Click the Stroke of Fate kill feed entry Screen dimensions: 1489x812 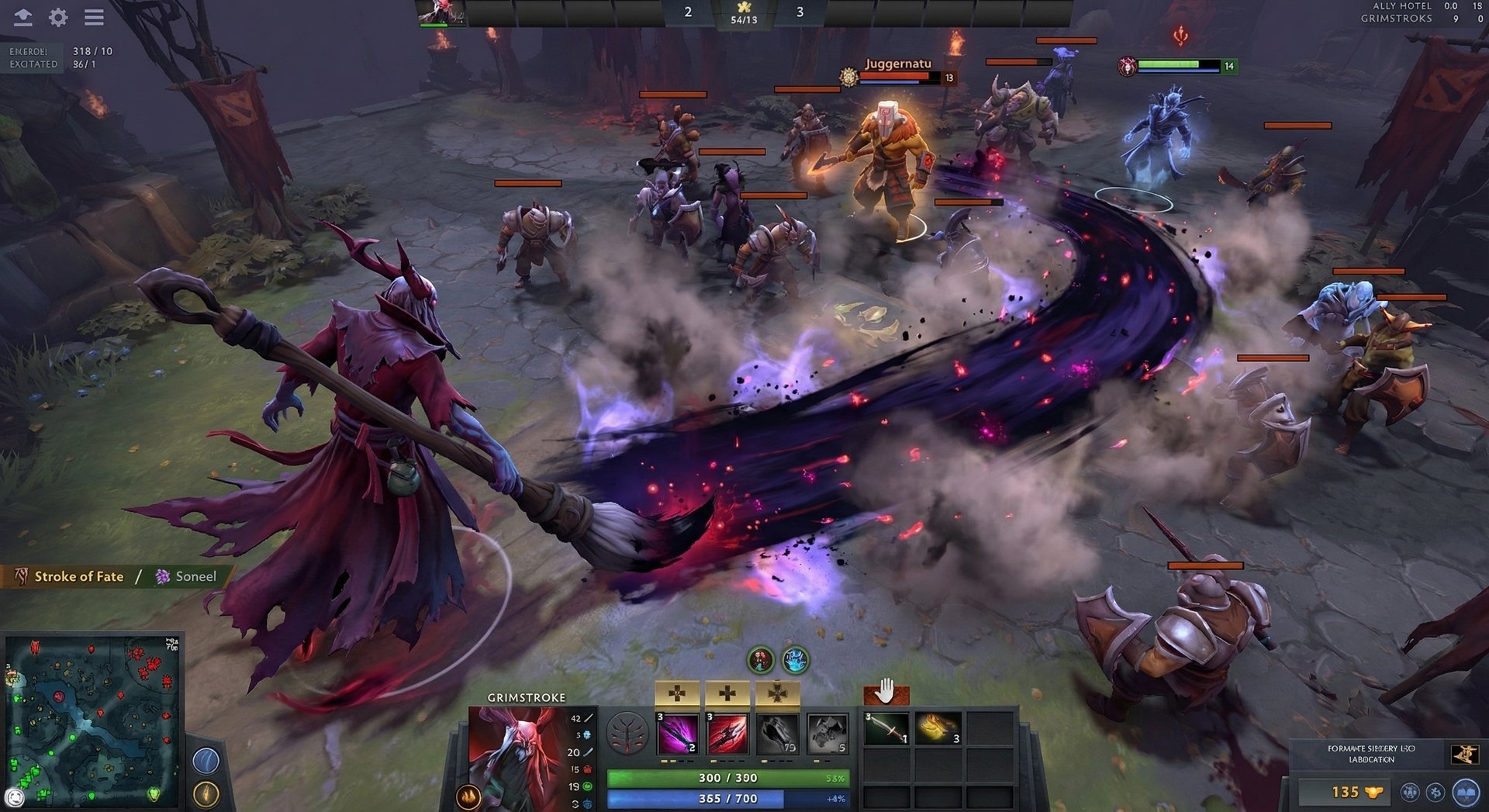78,576
